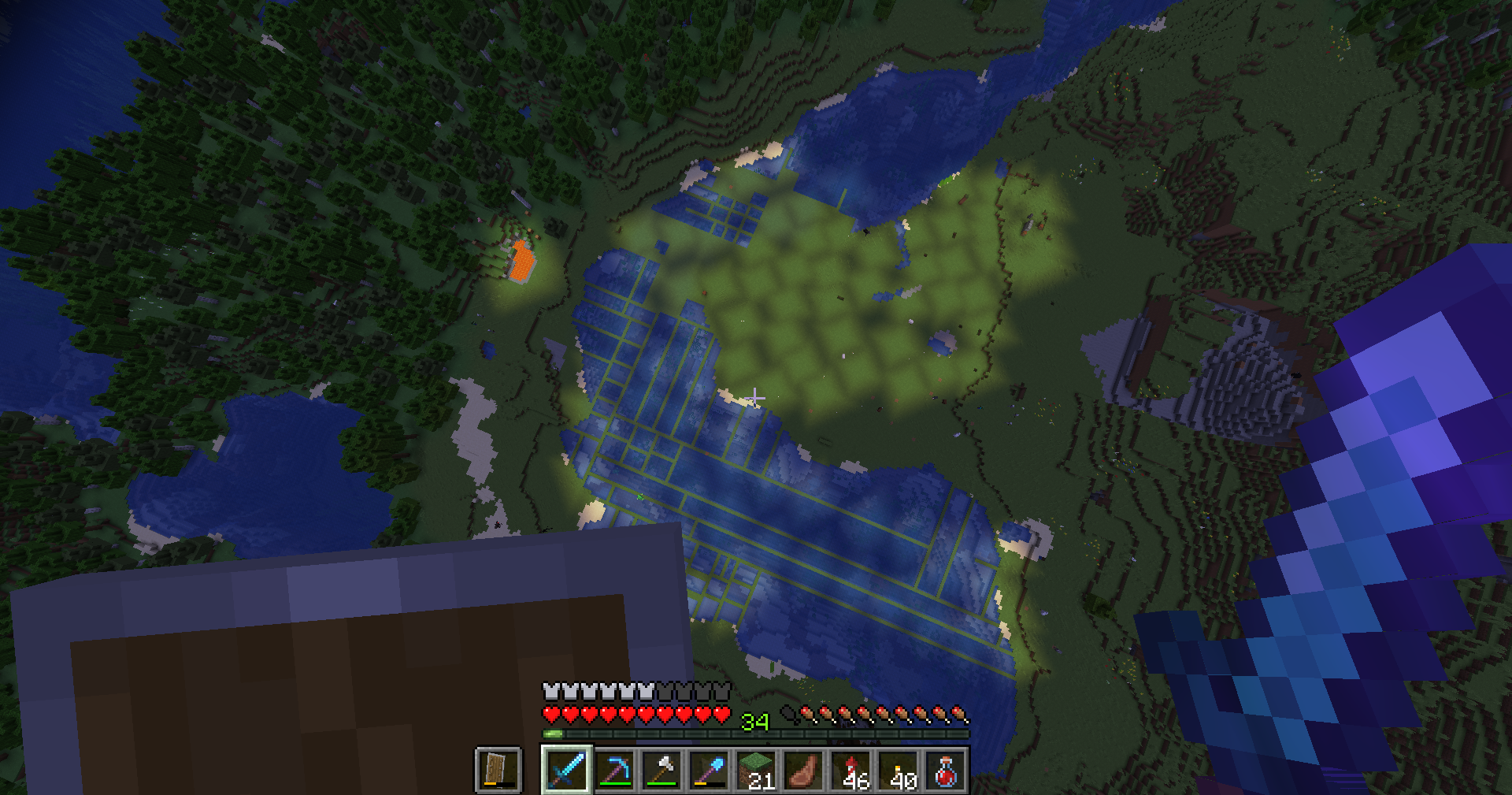
Task: Choose the firework rocket stack of 46
Action: 850,770
